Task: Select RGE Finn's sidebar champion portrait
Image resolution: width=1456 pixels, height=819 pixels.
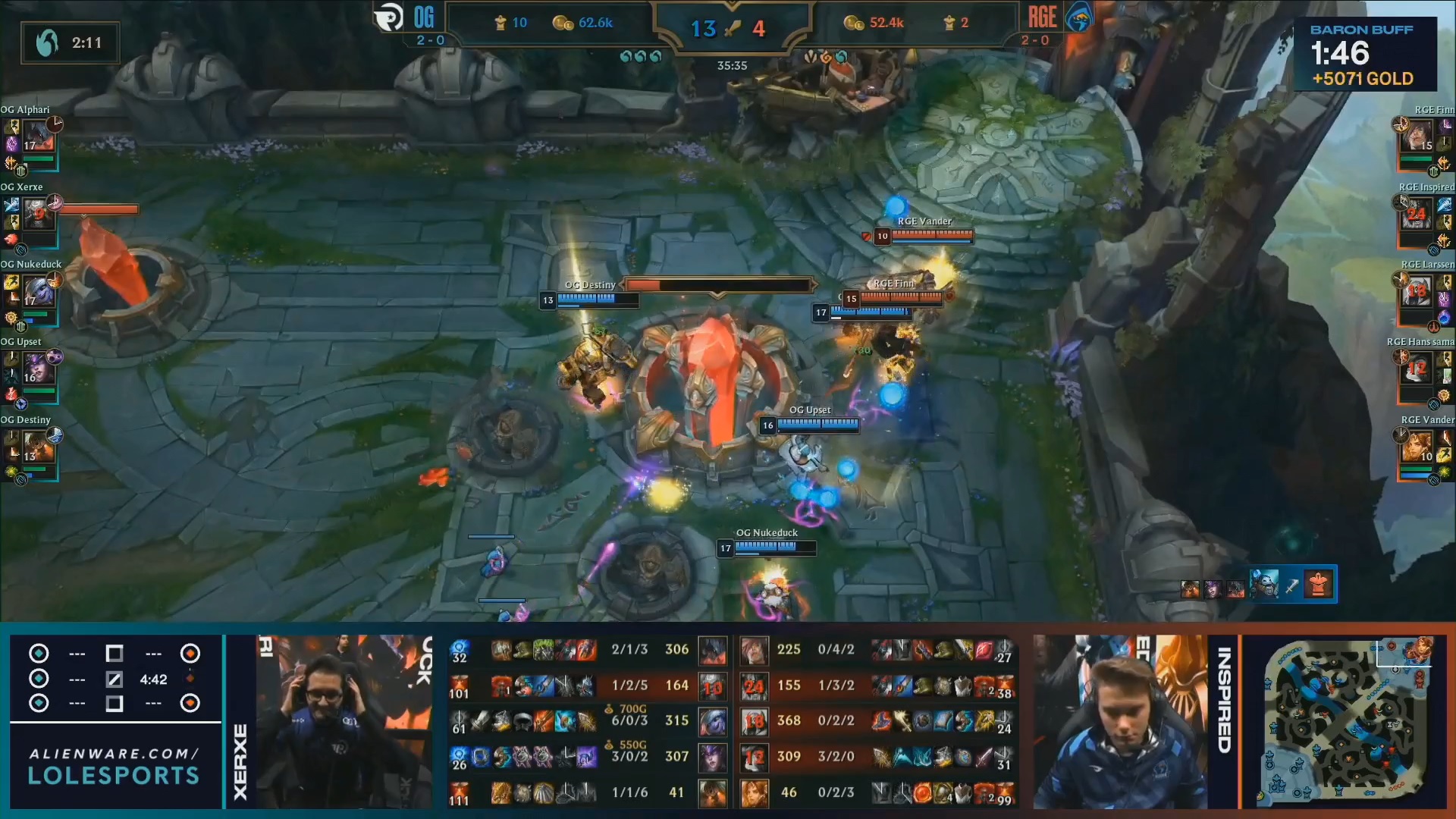Action: coord(1417,136)
